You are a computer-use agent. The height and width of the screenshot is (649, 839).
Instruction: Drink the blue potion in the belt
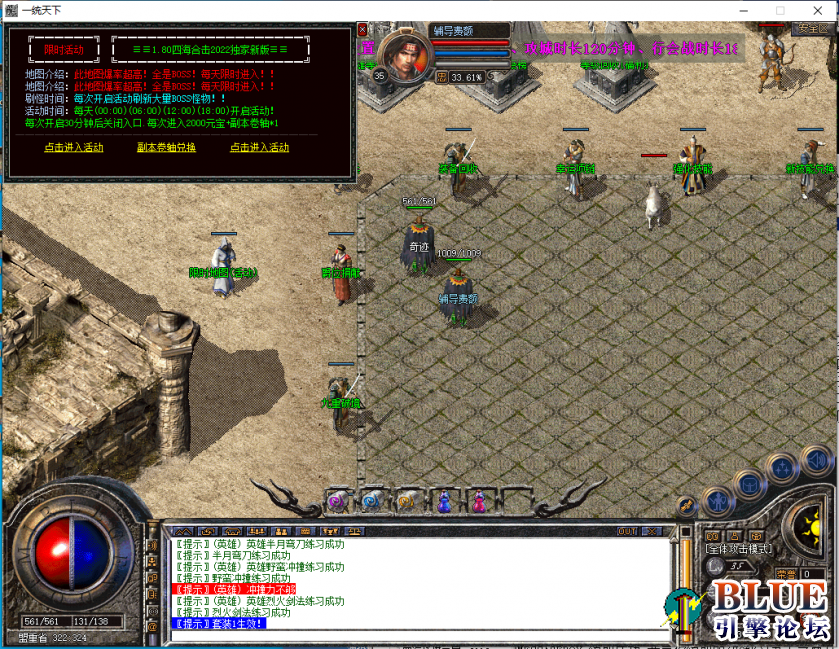[x=444, y=500]
